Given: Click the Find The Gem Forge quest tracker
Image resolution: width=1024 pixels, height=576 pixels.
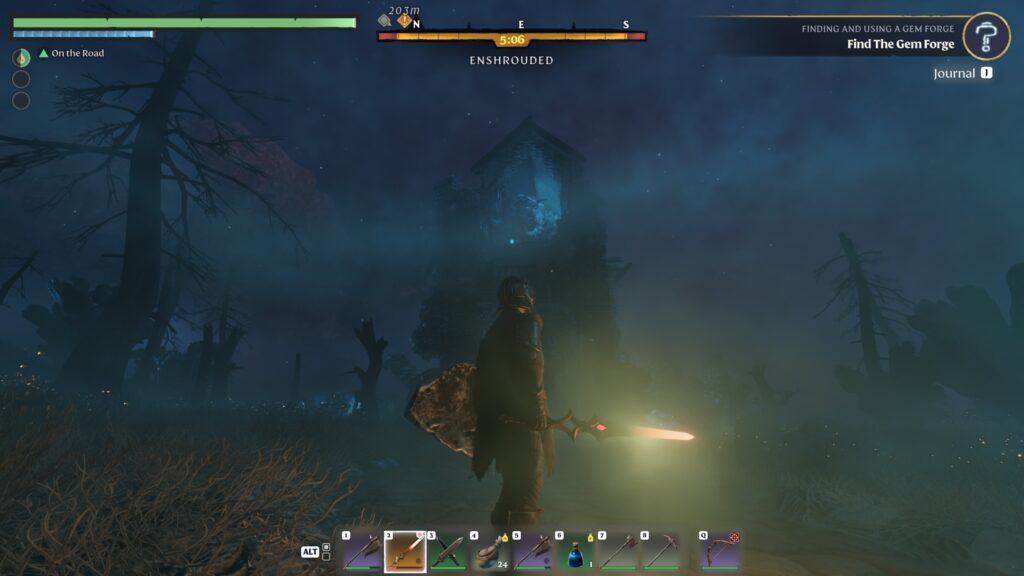Looking at the screenshot, I should pyautogui.click(x=900, y=44).
